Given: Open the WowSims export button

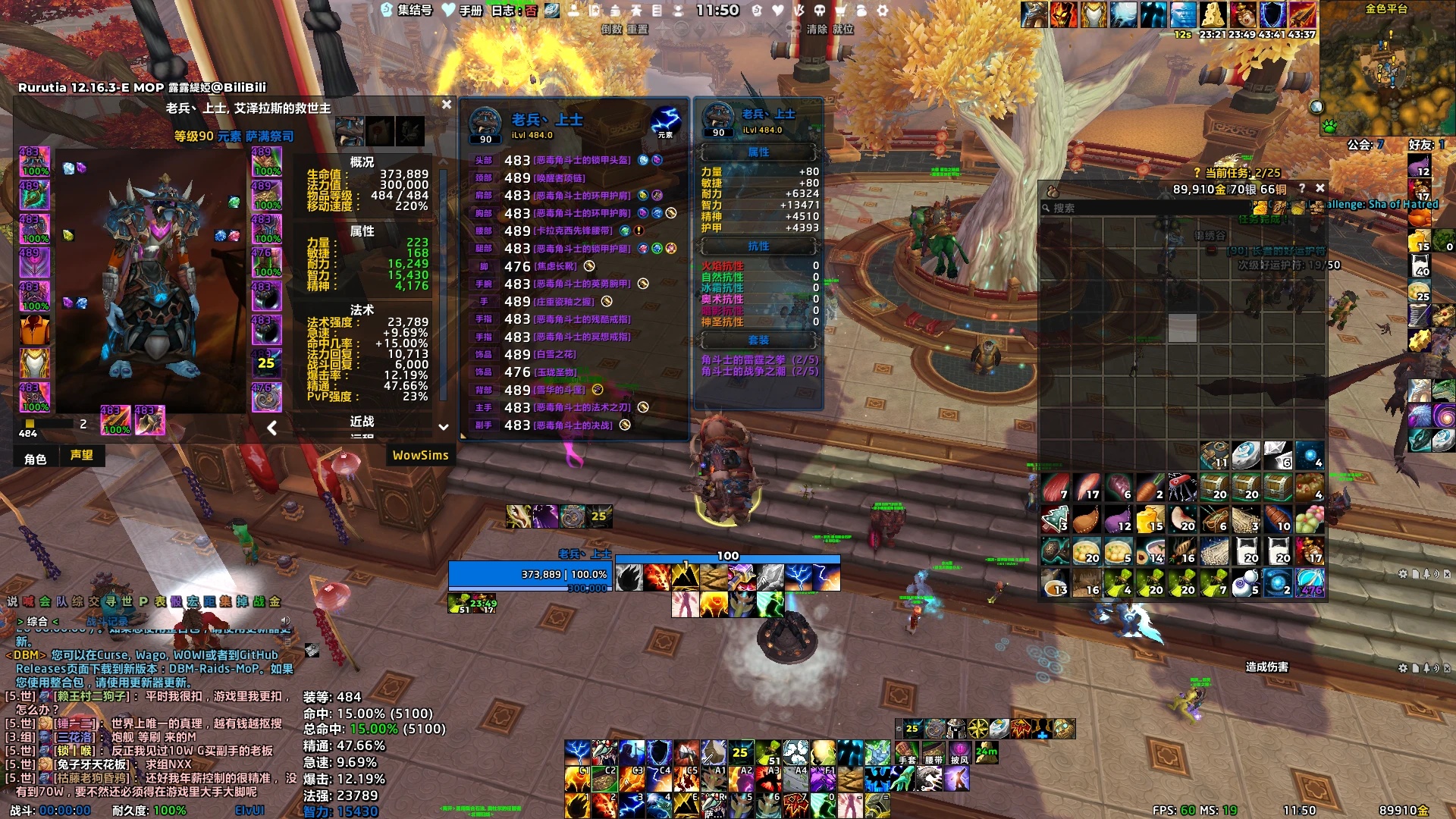Looking at the screenshot, I should [x=420, y=456].
